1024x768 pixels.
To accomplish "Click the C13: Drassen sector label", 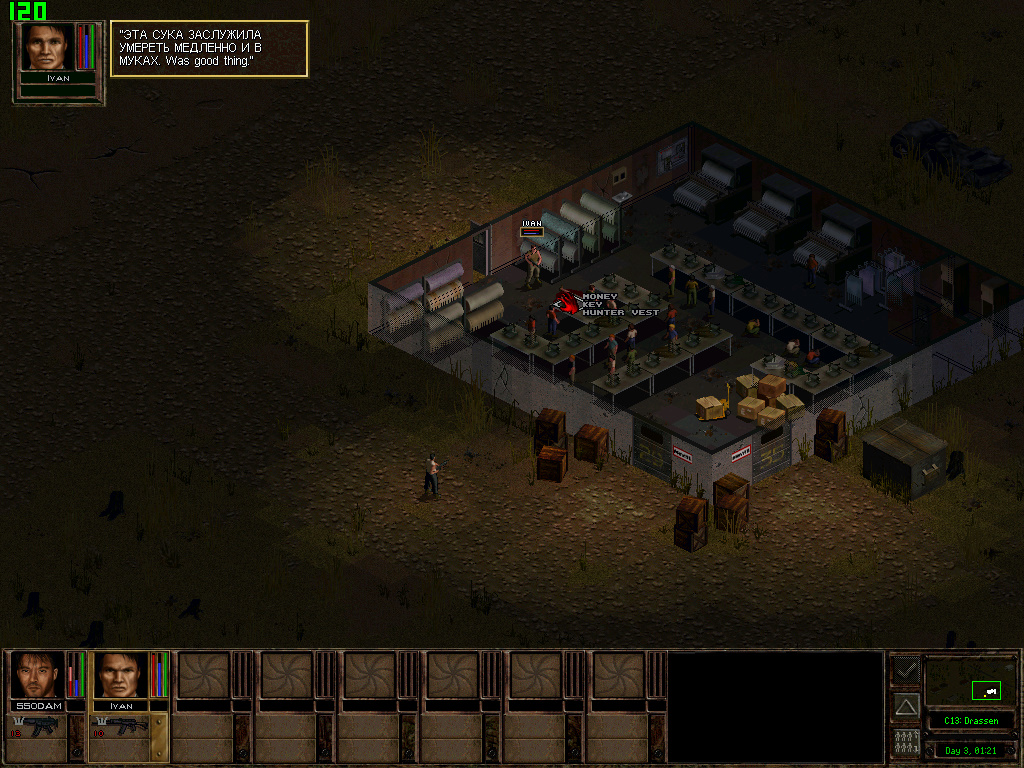I will click(970, 720).
